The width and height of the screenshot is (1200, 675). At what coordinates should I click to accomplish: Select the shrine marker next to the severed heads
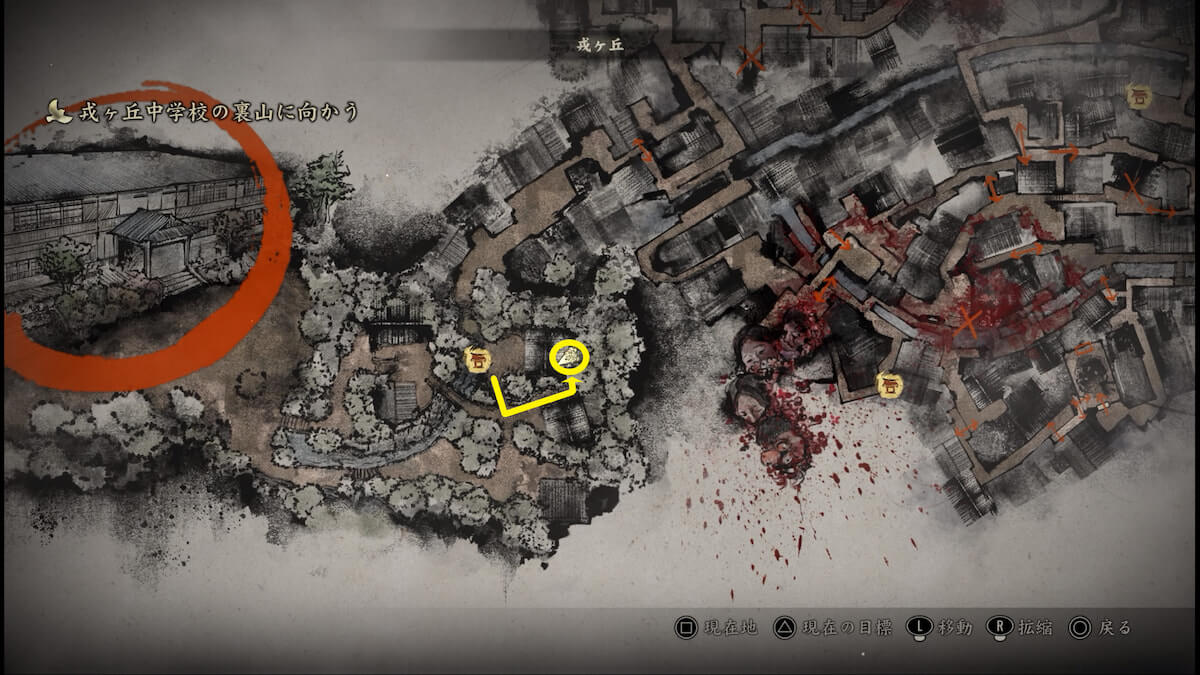click(x=886, y=383)
